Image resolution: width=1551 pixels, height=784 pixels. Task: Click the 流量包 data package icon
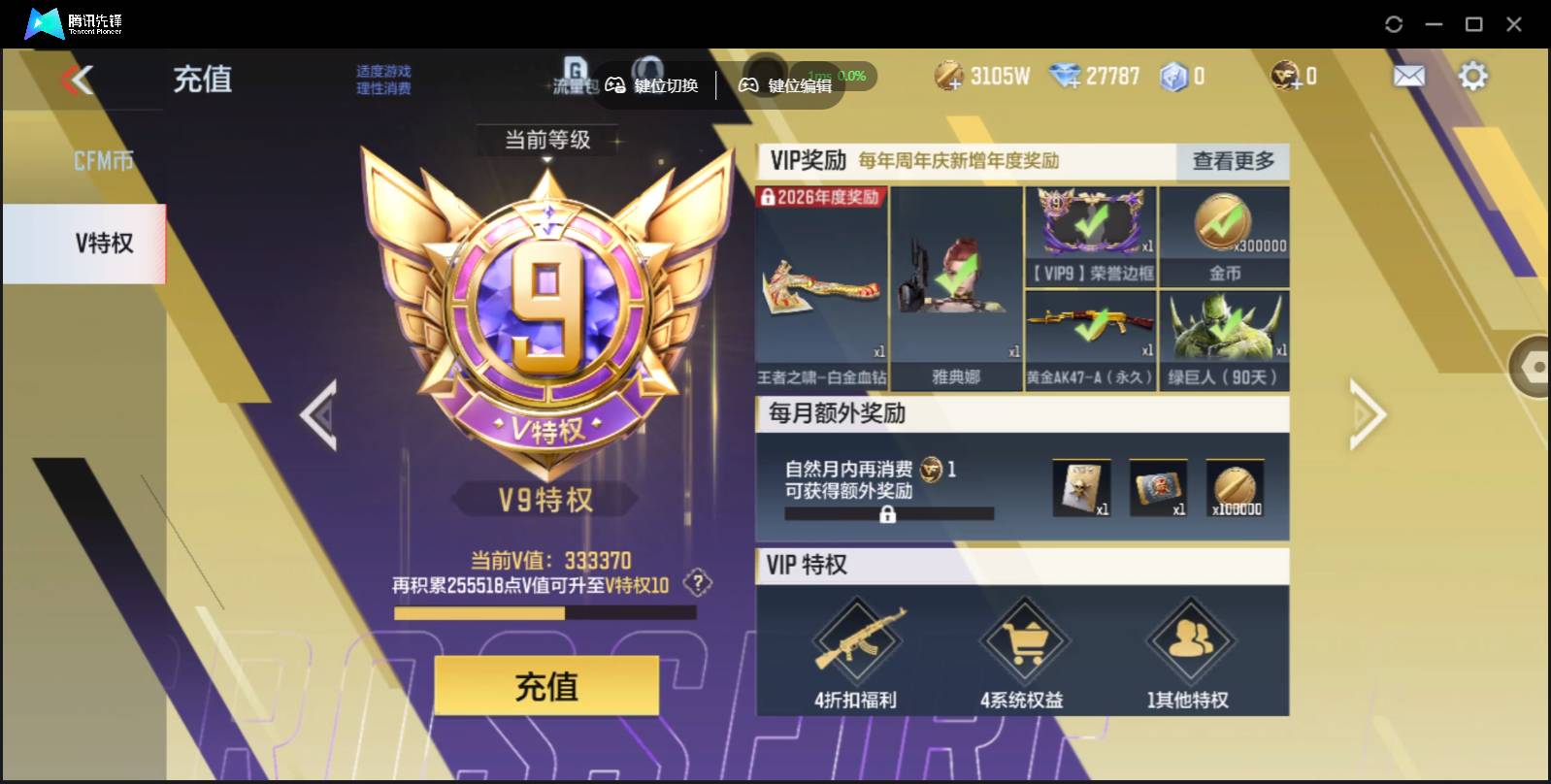[x=575, y=76]
